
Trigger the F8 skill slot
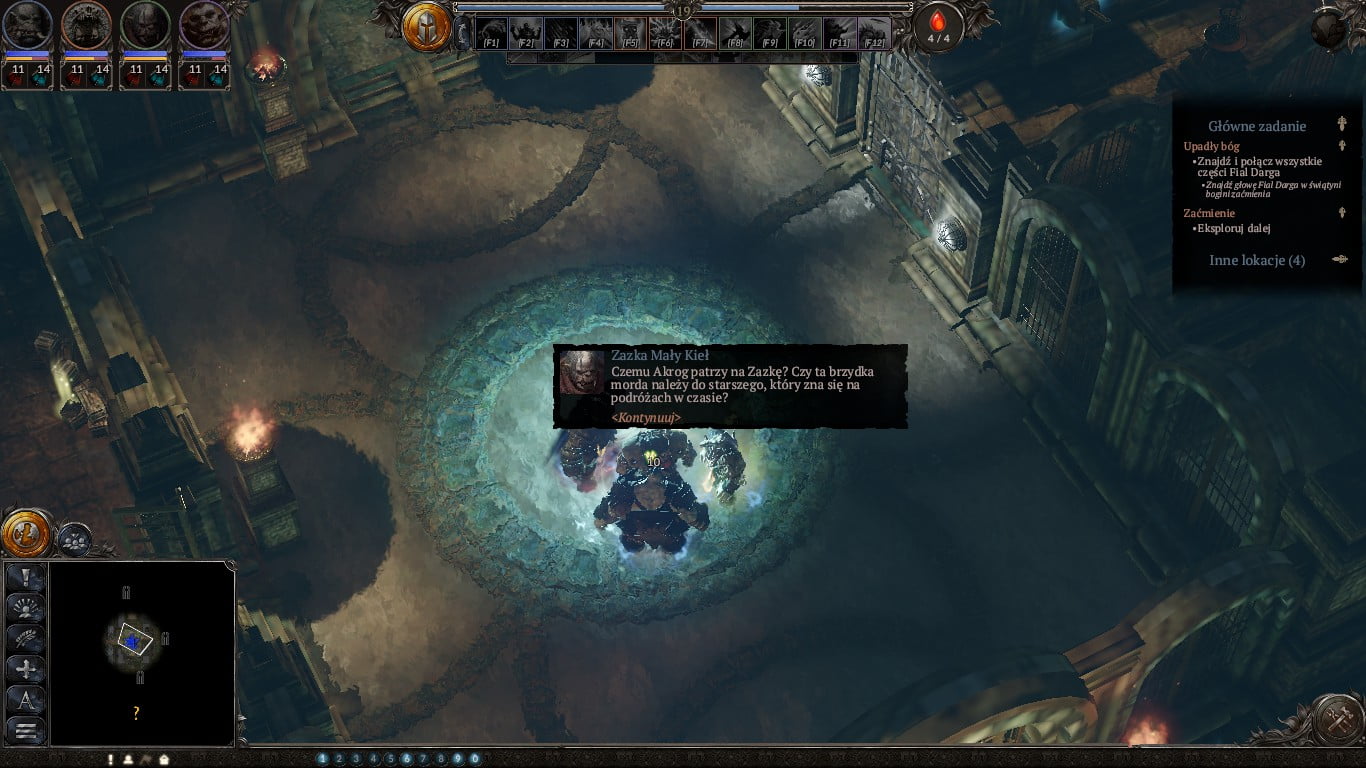pos(735,33)
